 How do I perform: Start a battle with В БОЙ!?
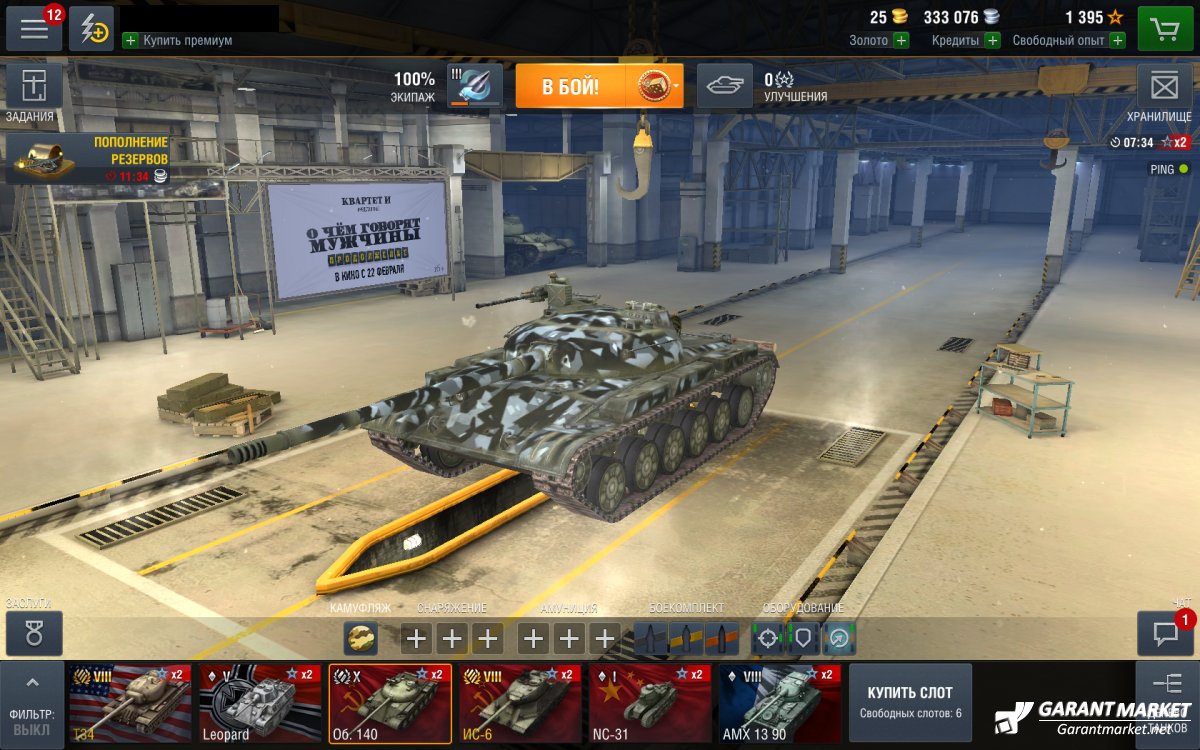[x=571, y=87]
